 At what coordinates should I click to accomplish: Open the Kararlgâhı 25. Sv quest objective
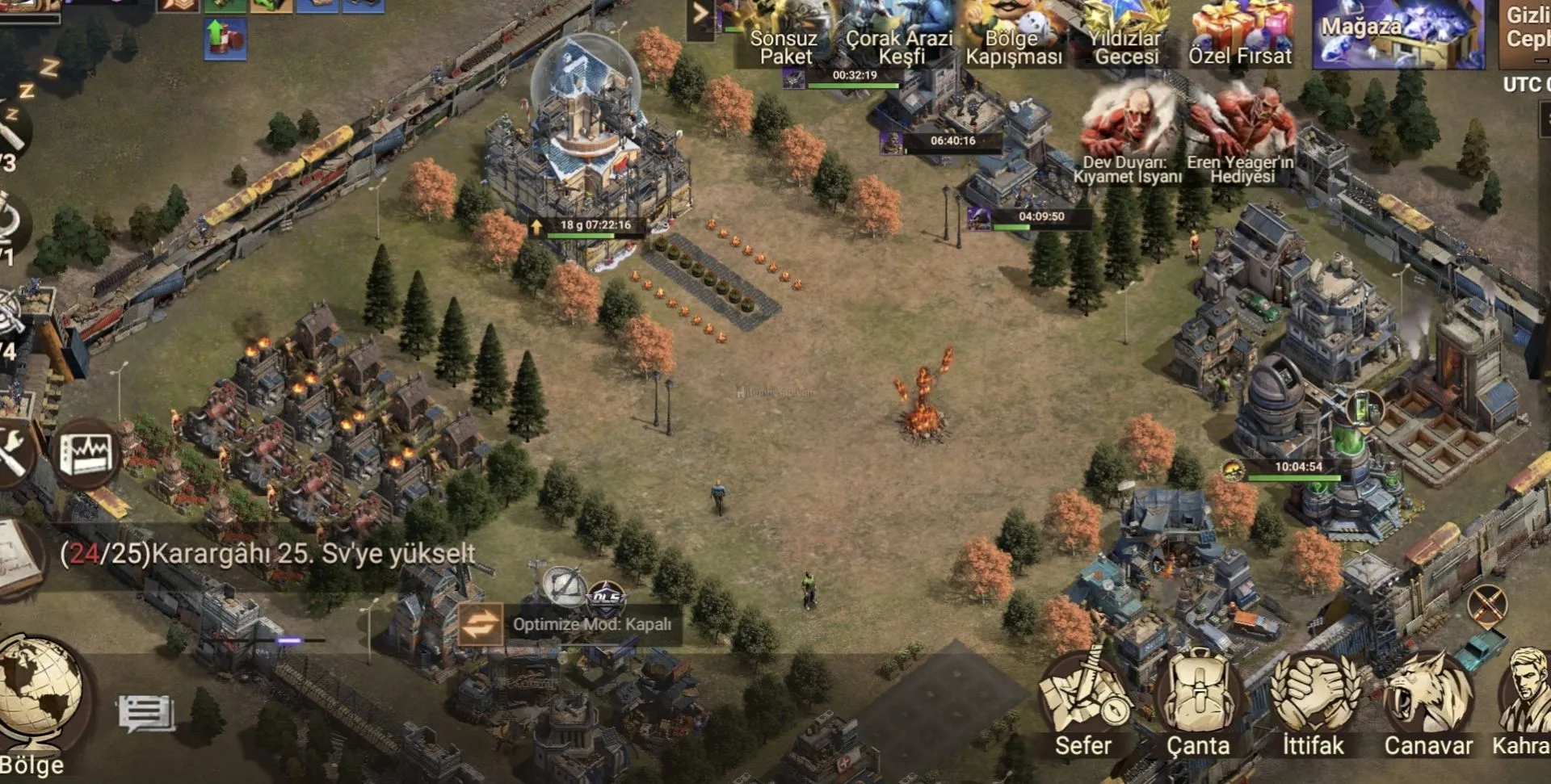tap(267, 554)
